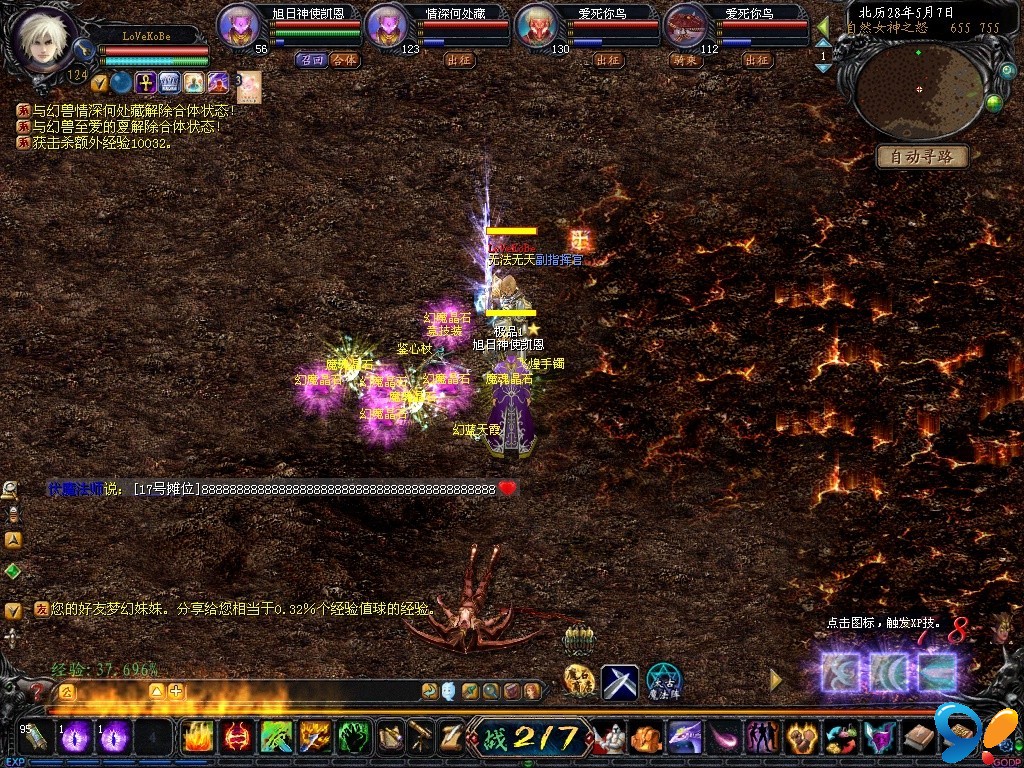
Task: Open the red question mark help button
Action: pyautogui.click(x=37, y=690)
